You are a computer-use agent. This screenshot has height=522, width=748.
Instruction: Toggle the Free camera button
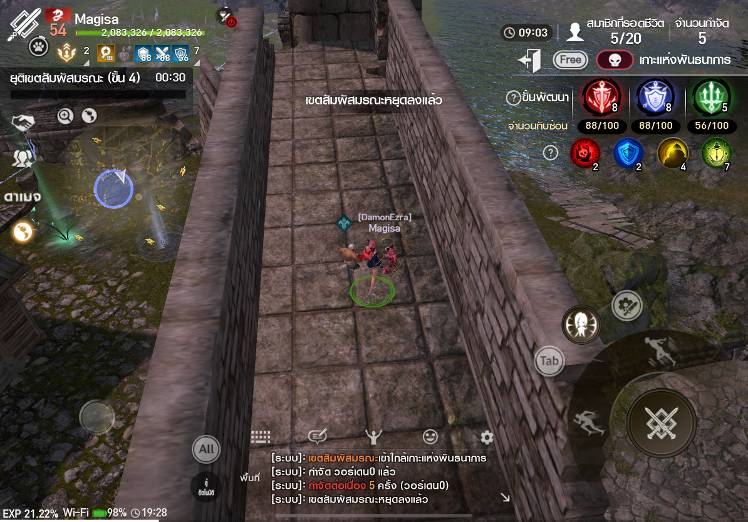coord(570,60)
